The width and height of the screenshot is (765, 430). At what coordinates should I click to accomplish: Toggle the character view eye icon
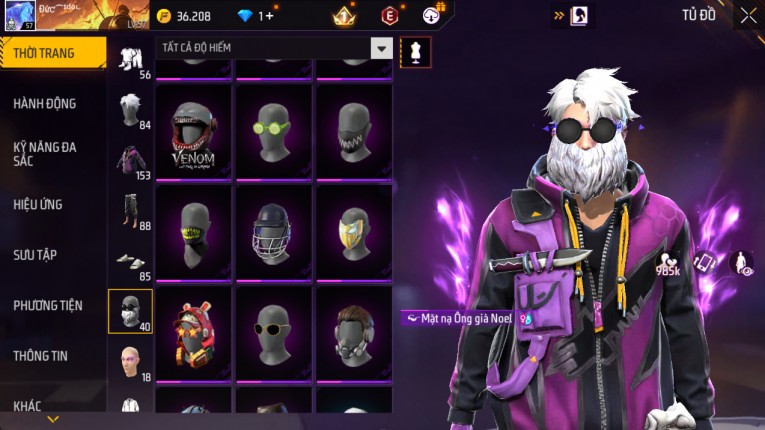coord(741,263)
